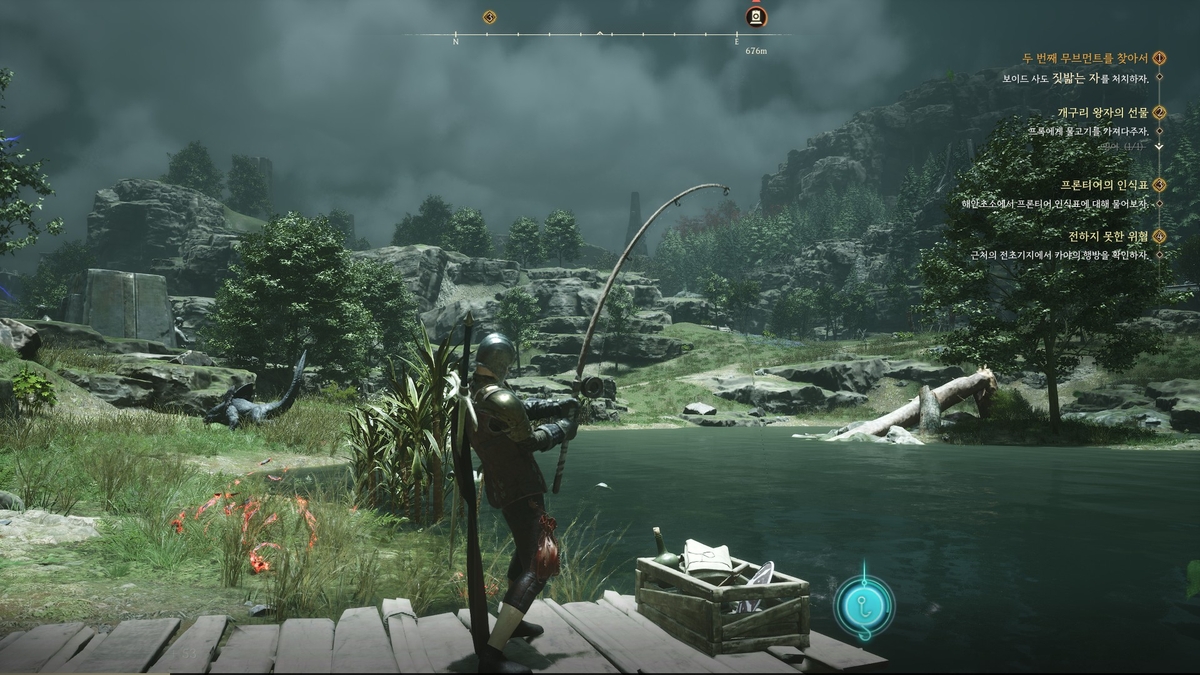Click the quest 3 marker on the compass
The height and width of the screenshot is (675, 1200).
(x=489, y=17)
